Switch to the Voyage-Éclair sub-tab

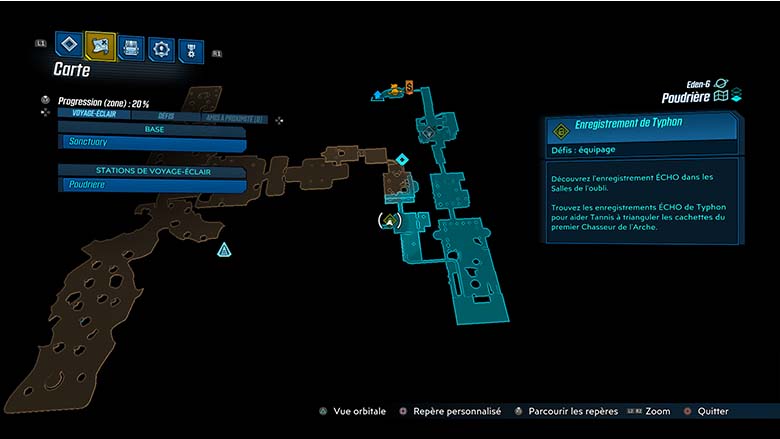tap(97, 114)
